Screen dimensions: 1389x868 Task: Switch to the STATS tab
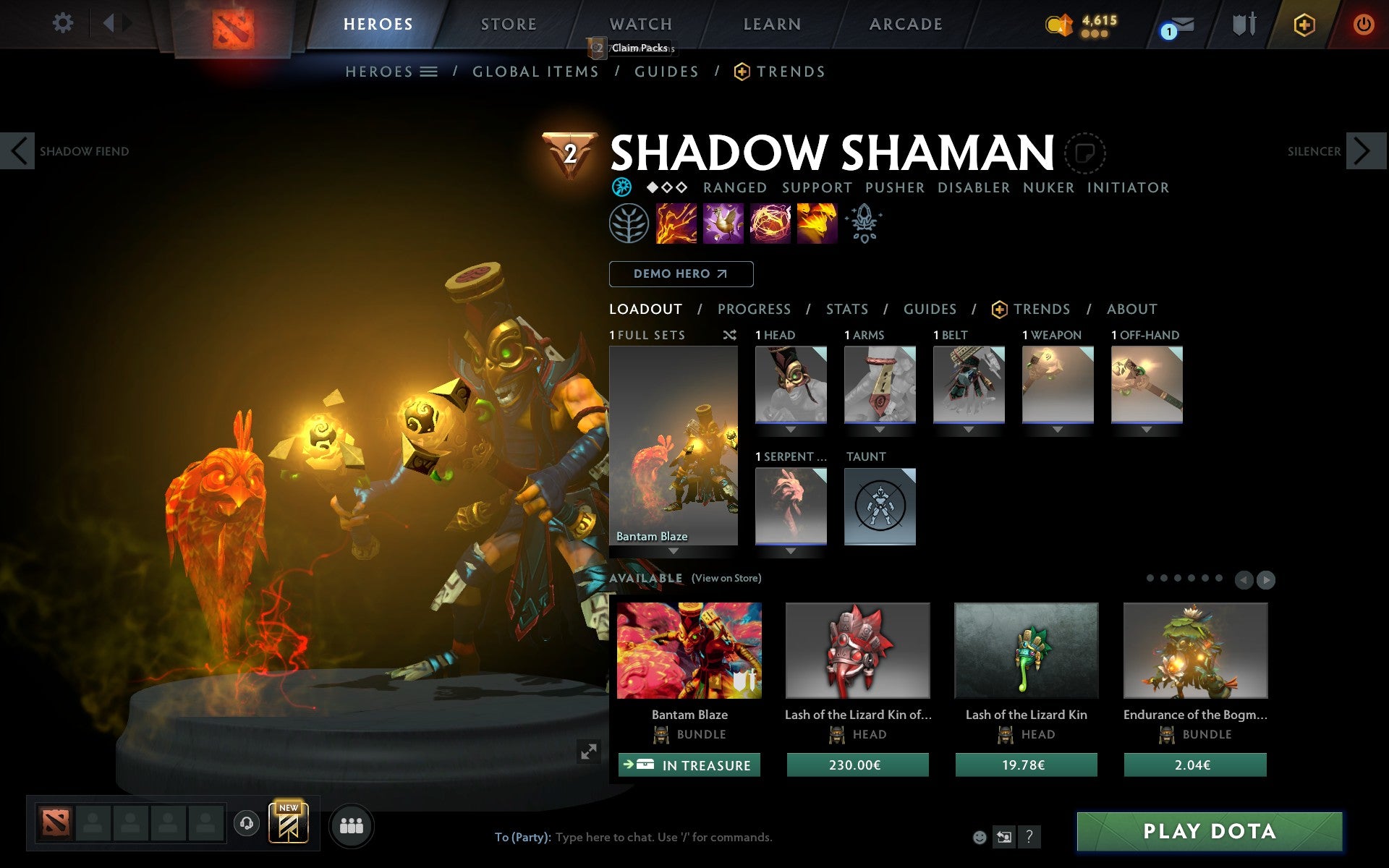(x=846, y=309)
